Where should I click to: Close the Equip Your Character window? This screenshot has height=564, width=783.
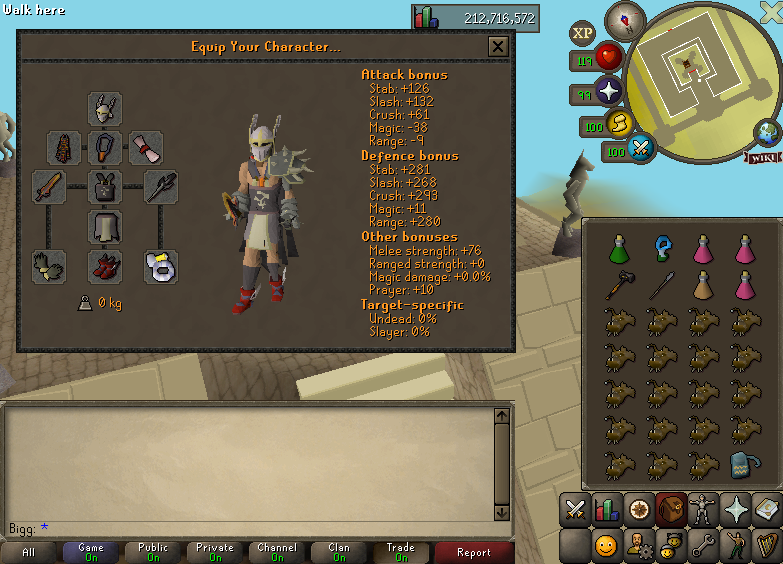[497, 46]
